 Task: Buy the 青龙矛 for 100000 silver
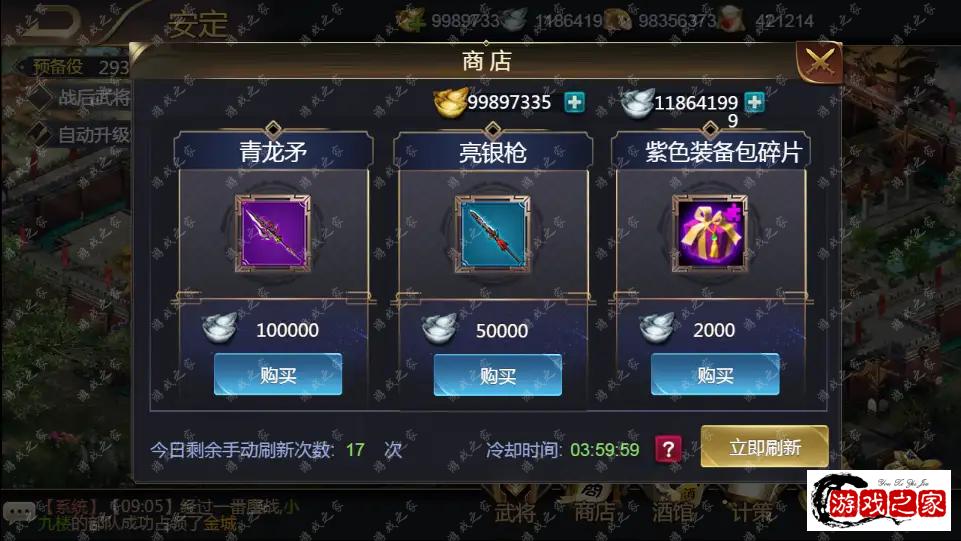point(278,375)
